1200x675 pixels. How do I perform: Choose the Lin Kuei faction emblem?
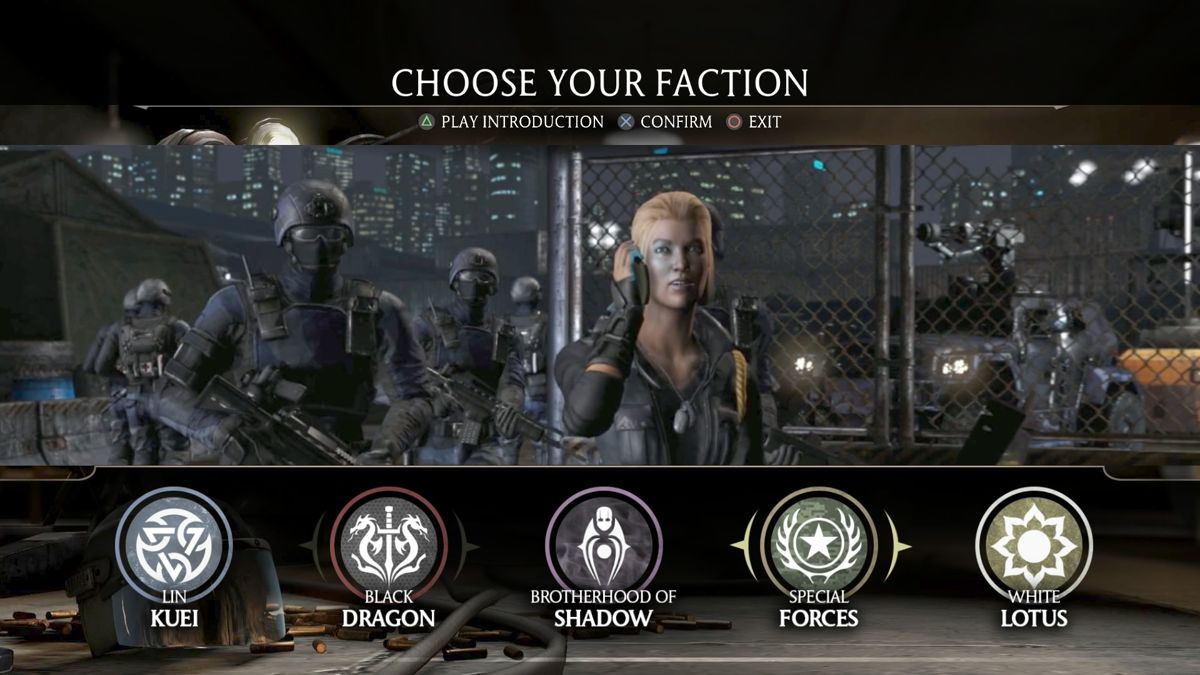174,545
